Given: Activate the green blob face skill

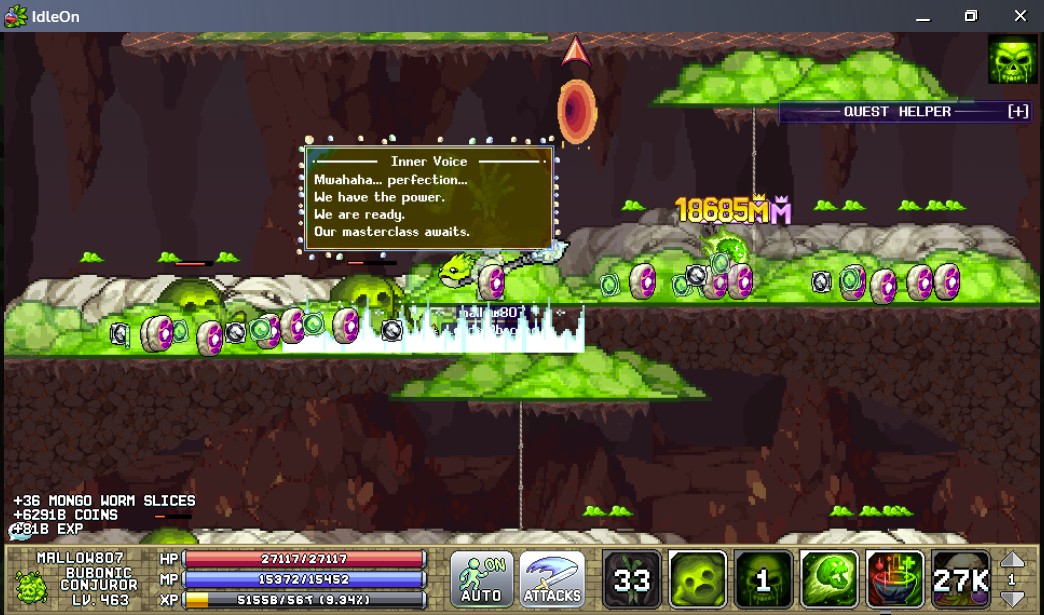Looking at the screenshot, I should click(x=697, y=579).
